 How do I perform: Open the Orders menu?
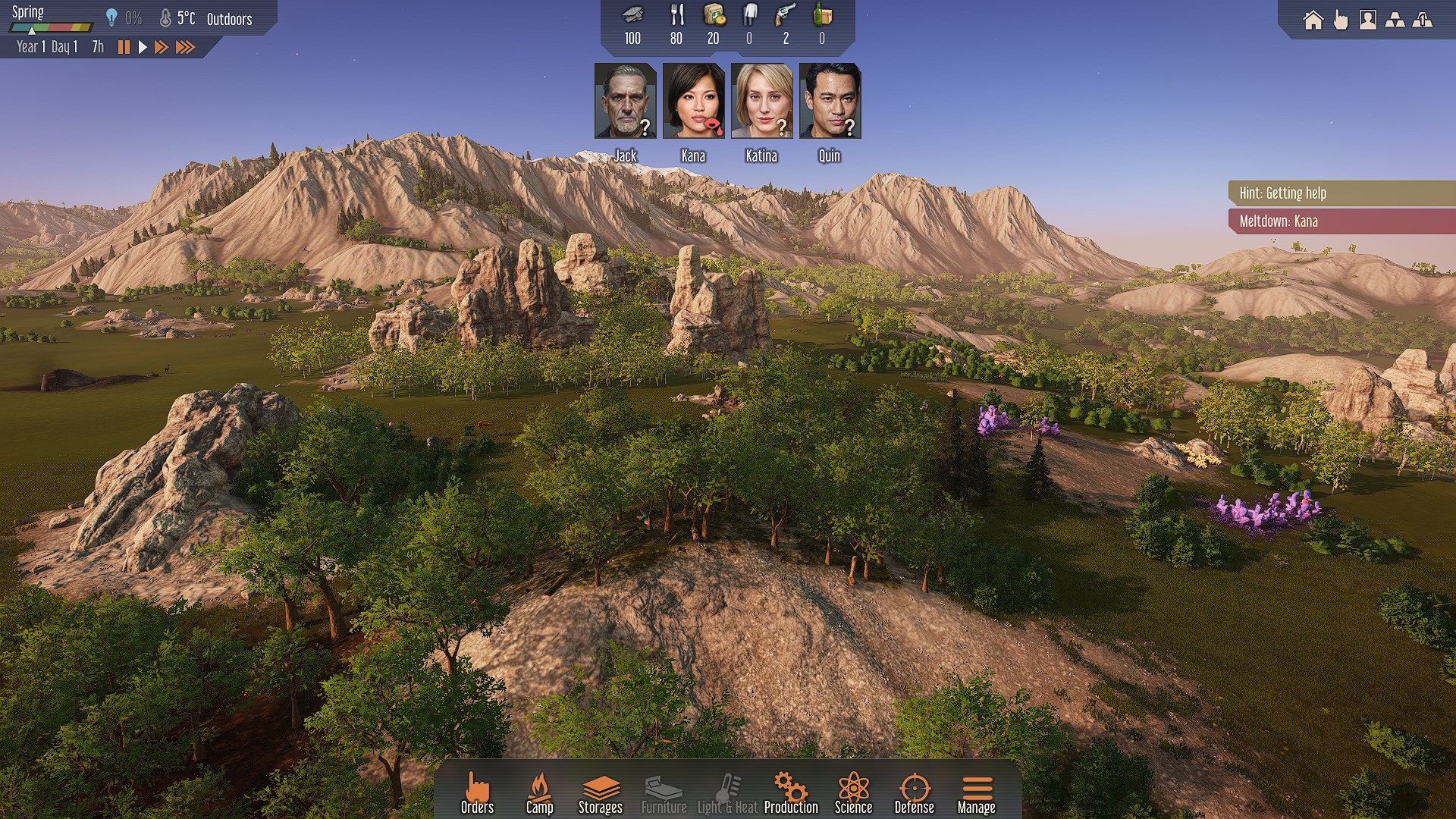[477, 793]
